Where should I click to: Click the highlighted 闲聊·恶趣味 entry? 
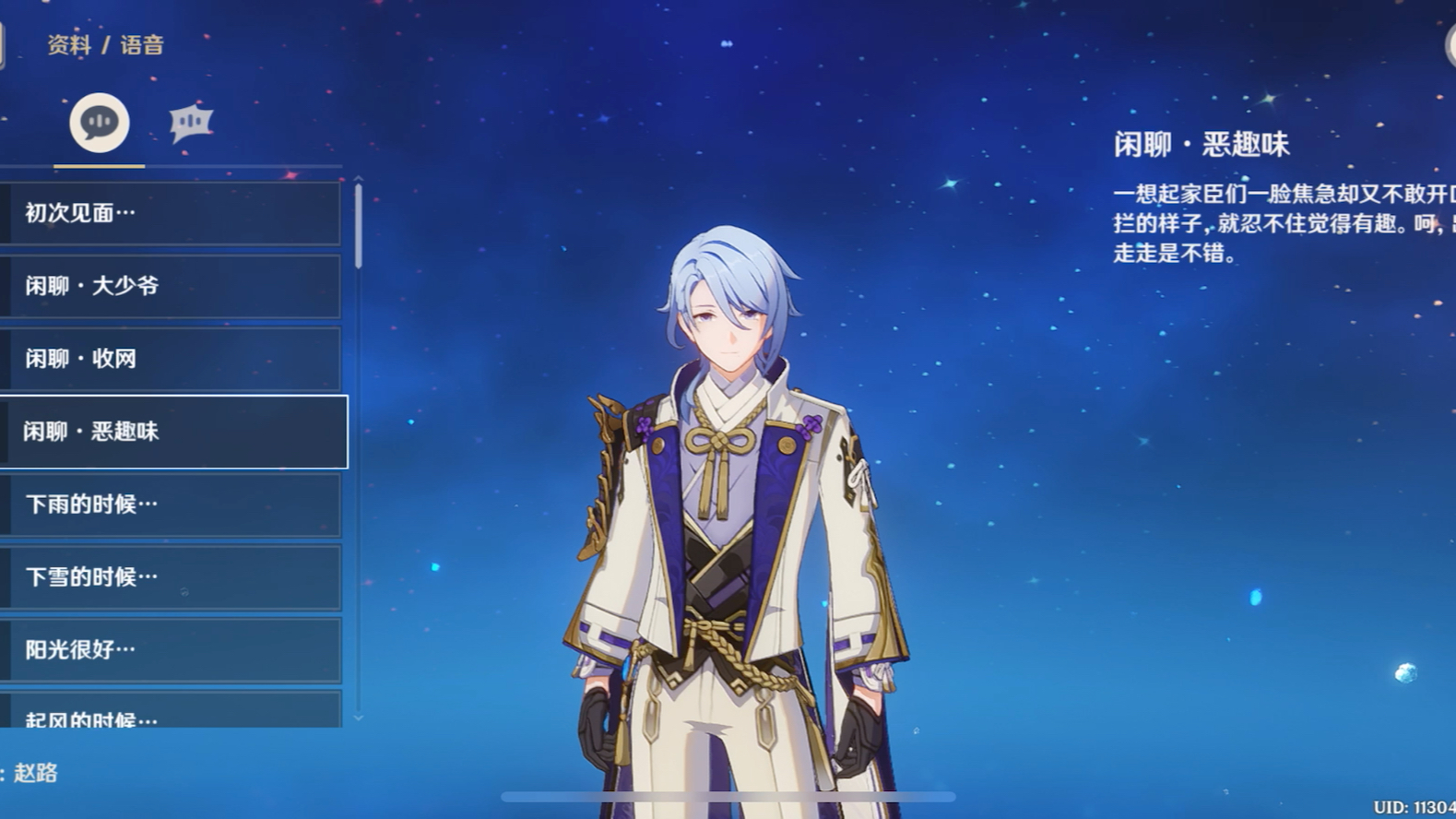(x=173, y=432)
